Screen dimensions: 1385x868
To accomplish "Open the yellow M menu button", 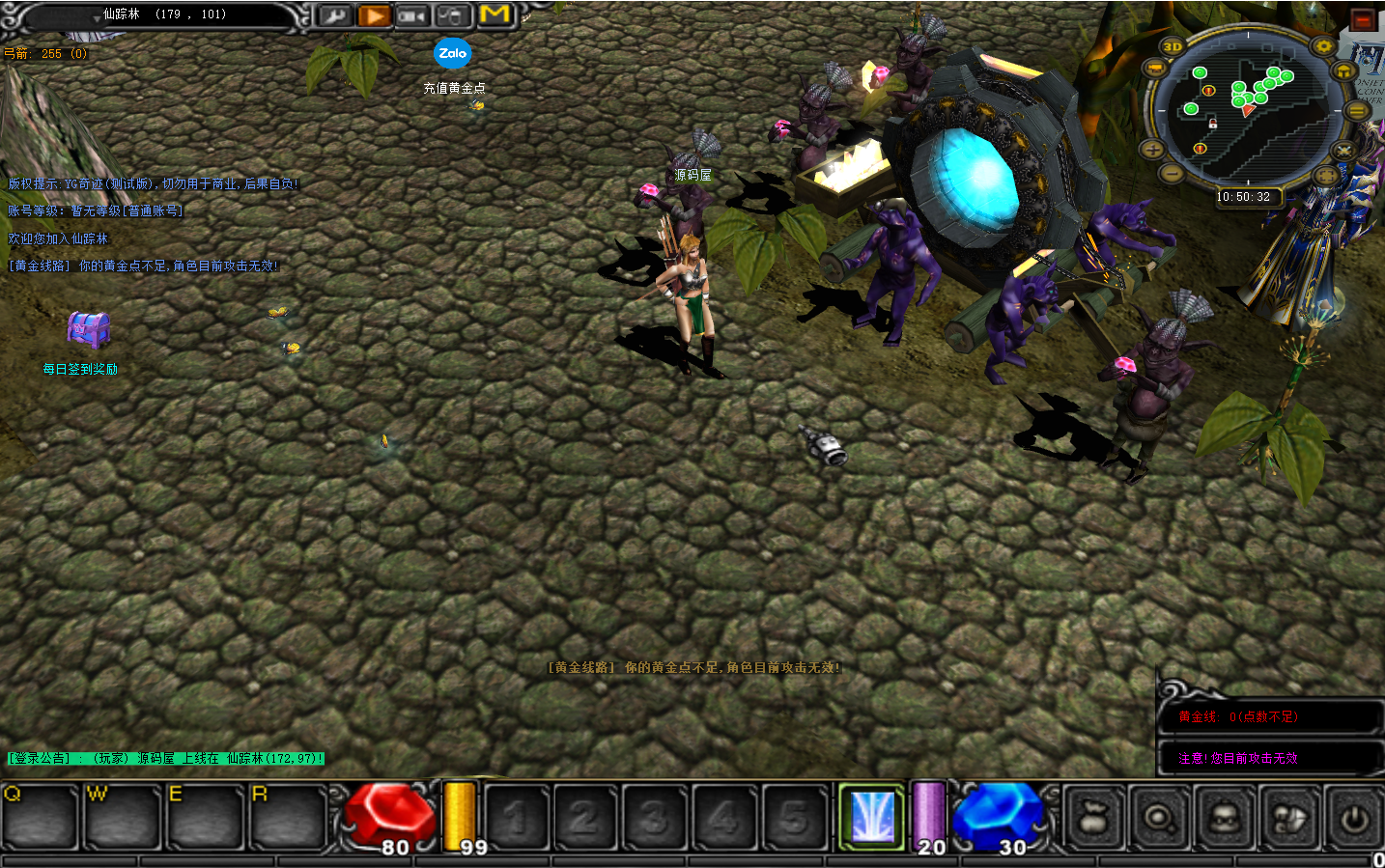I will tap(495, 14).
